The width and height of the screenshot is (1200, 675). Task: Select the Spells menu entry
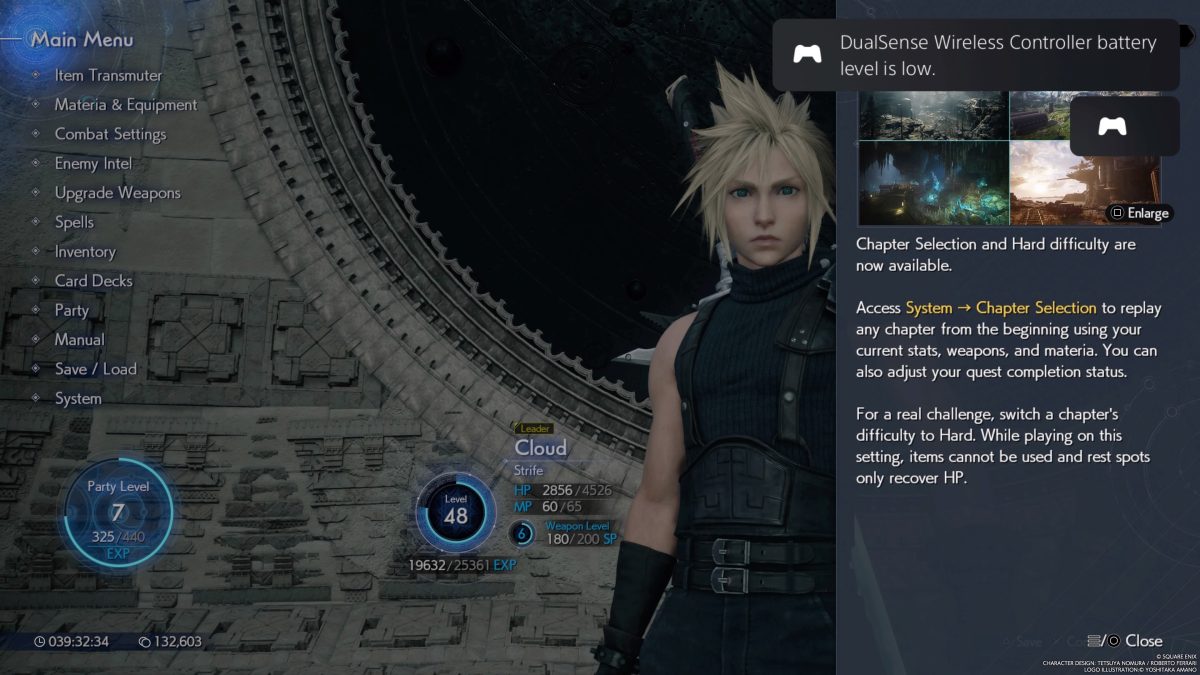click(x=74, y=222)
